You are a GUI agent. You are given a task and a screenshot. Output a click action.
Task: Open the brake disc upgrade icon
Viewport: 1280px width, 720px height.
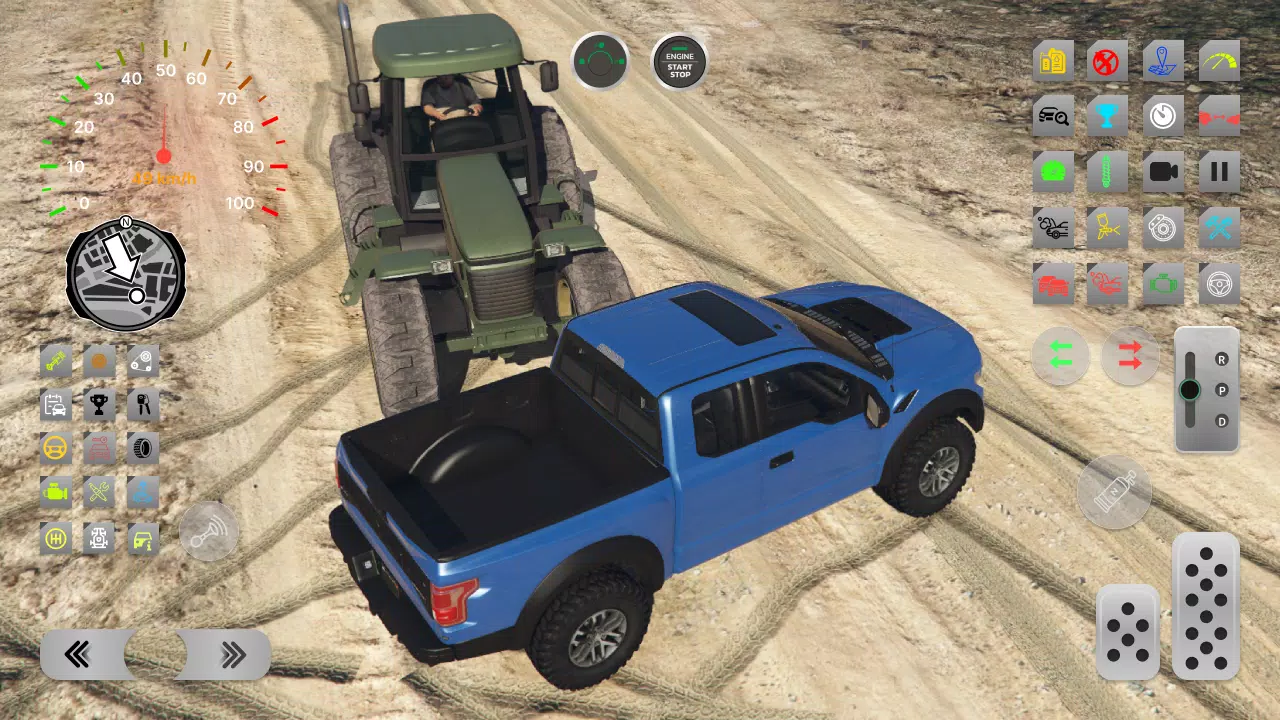click(x=1163, y=228)
